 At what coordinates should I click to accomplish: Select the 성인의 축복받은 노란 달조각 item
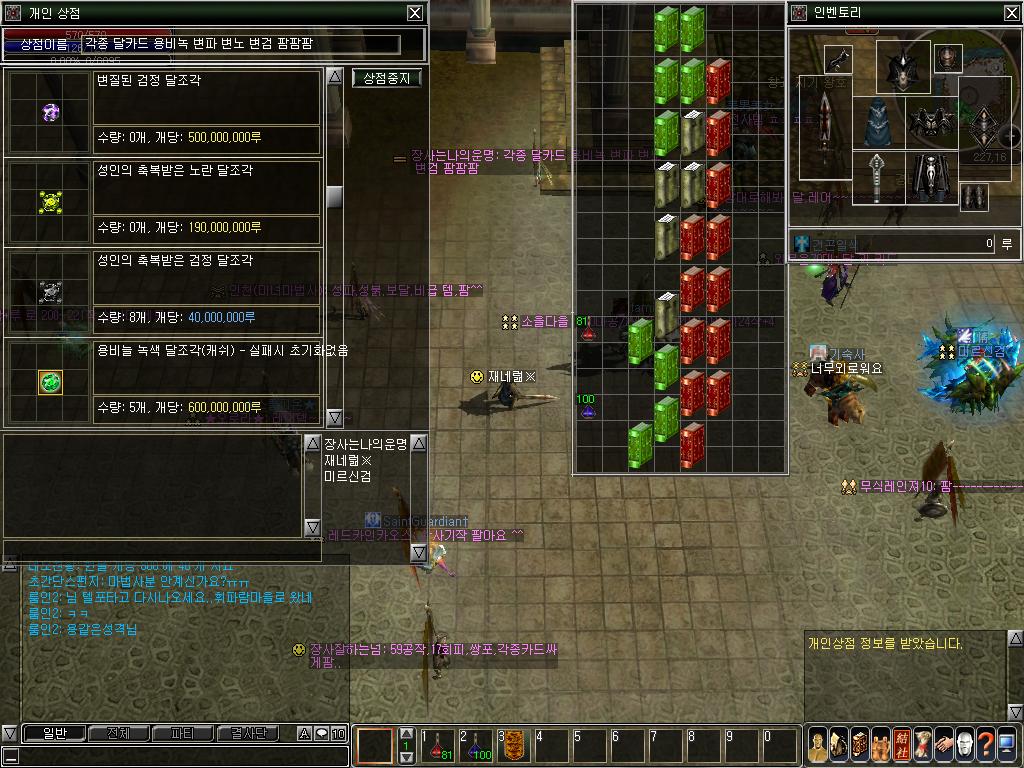(x=50, y=201)
